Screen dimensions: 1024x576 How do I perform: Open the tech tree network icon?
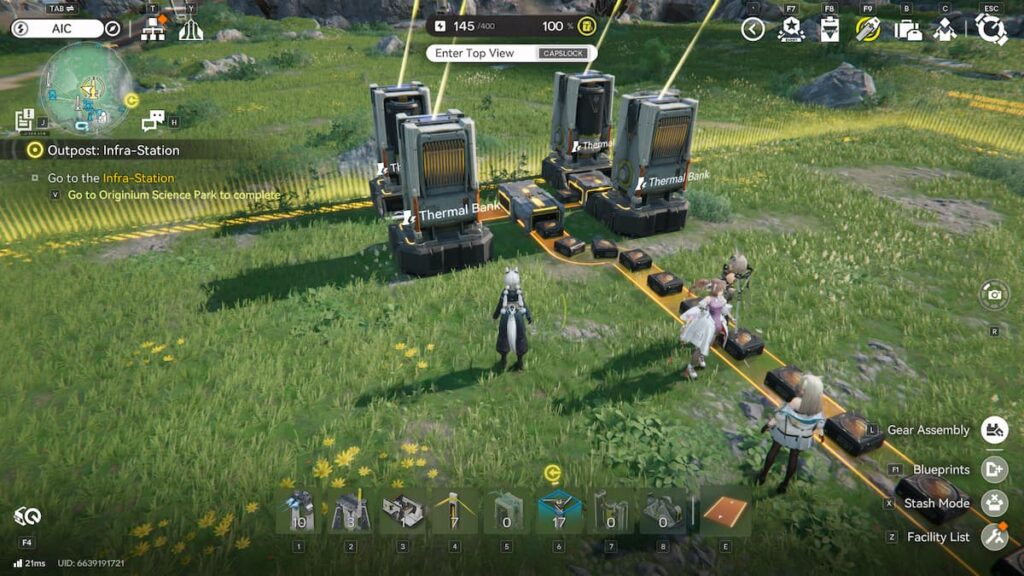click(153, 29)
